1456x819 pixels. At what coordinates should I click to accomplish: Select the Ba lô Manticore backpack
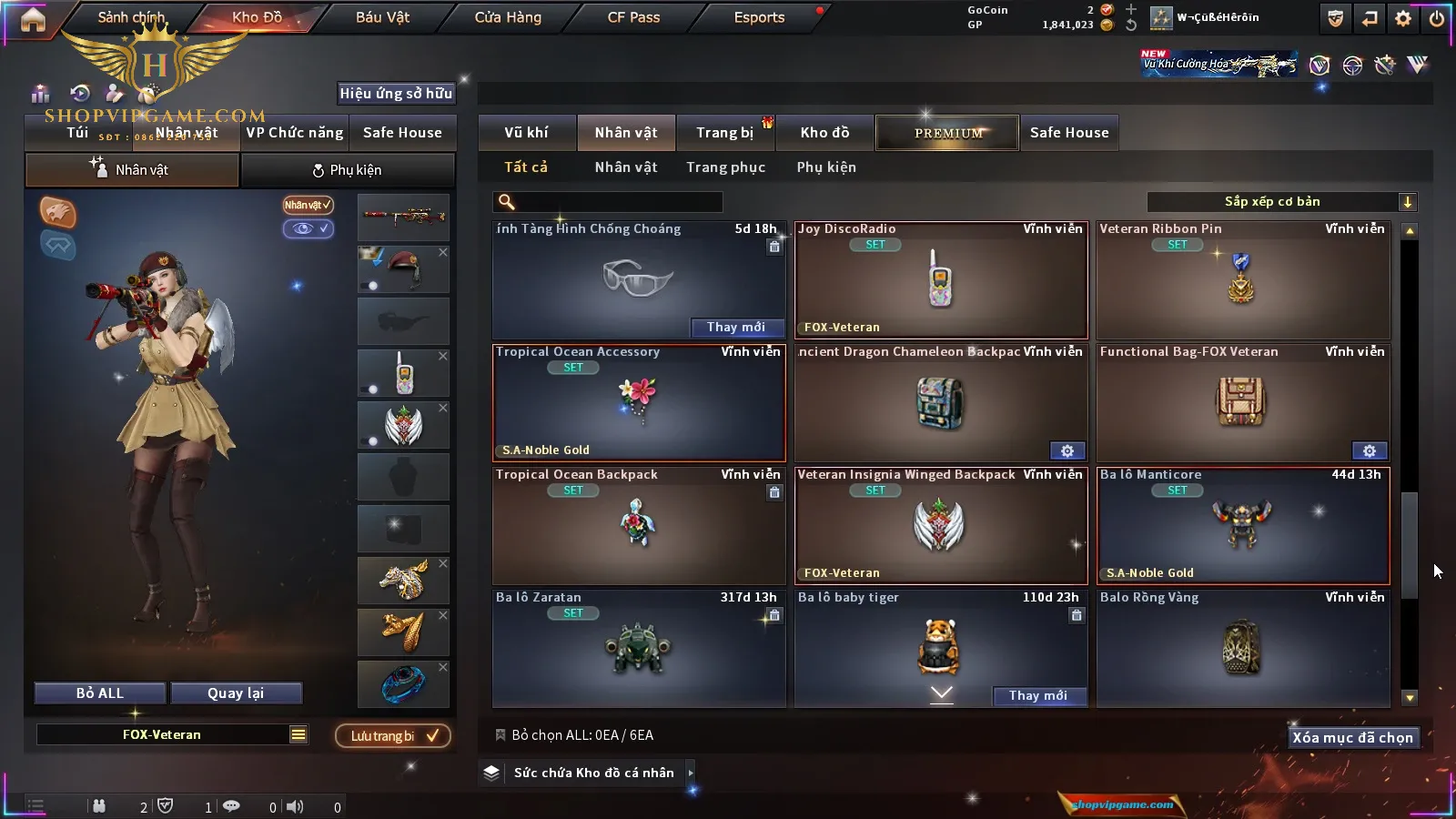(x=1243, y=526)
